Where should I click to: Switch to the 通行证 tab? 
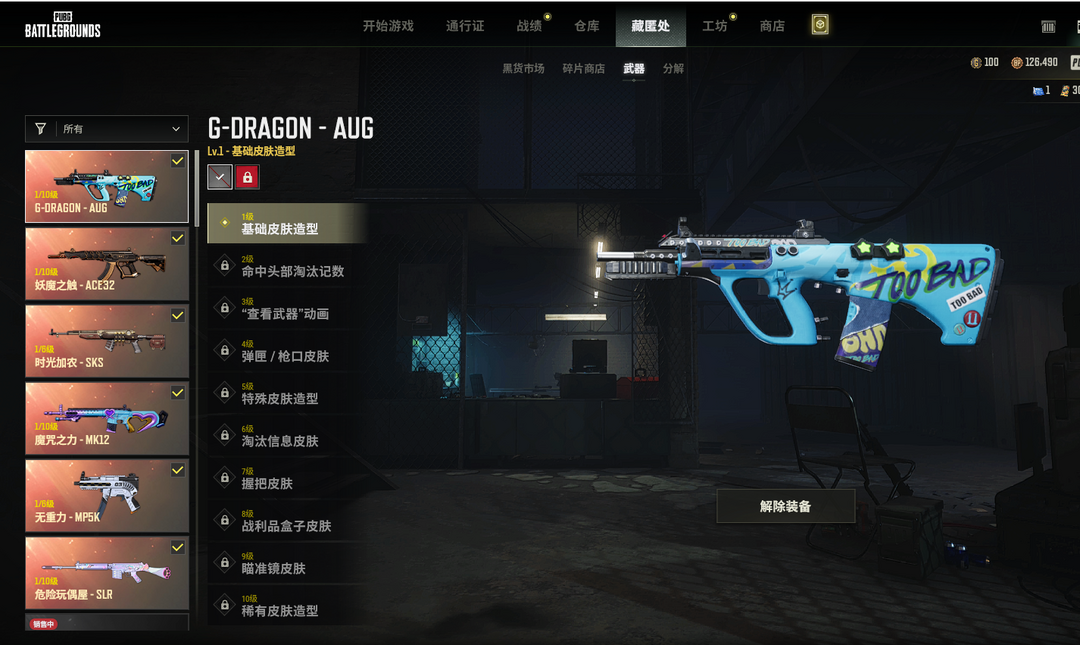pyautogui.click(x=465, y=26)
